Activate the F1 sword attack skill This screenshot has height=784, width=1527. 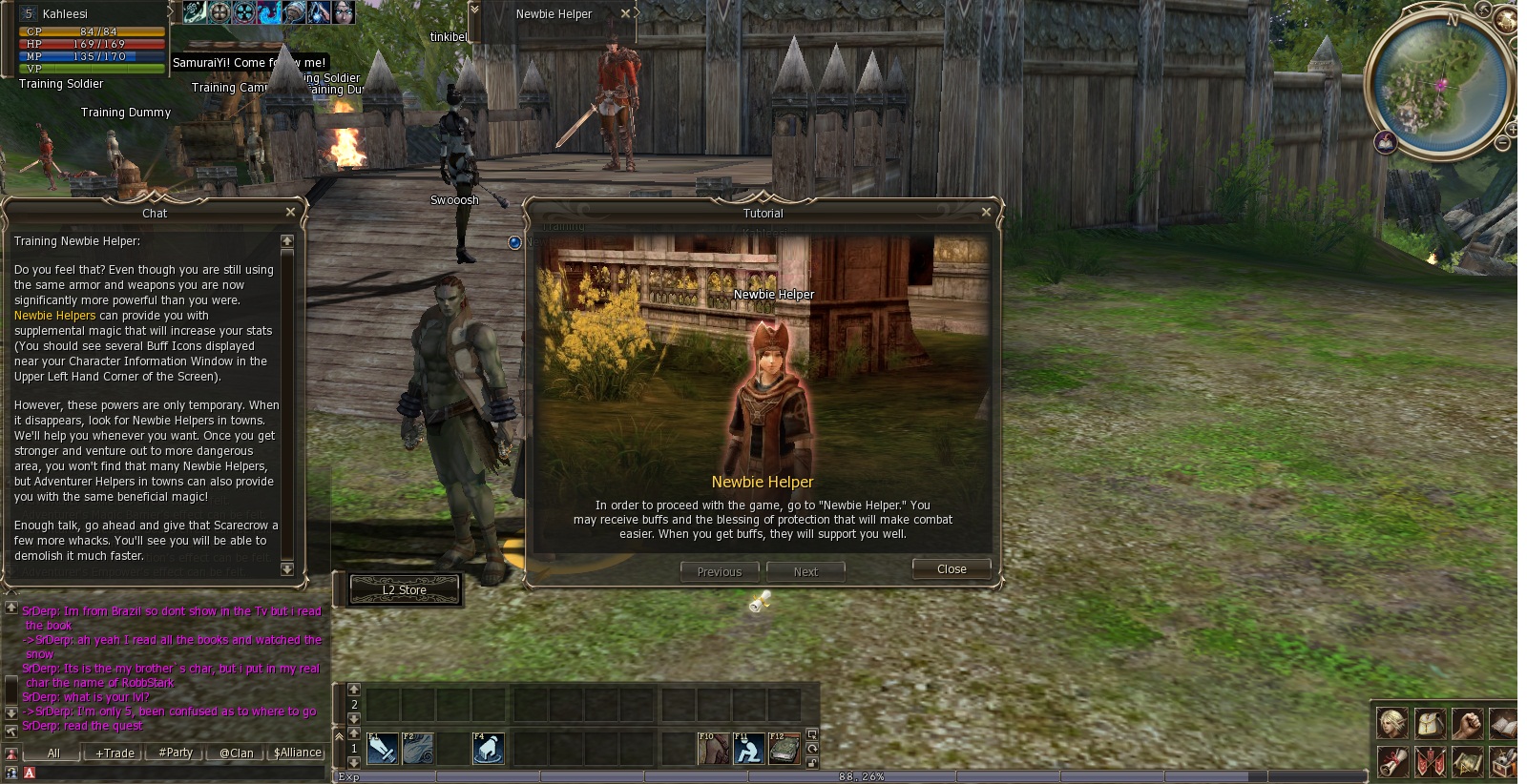click(x=382, y=749)
